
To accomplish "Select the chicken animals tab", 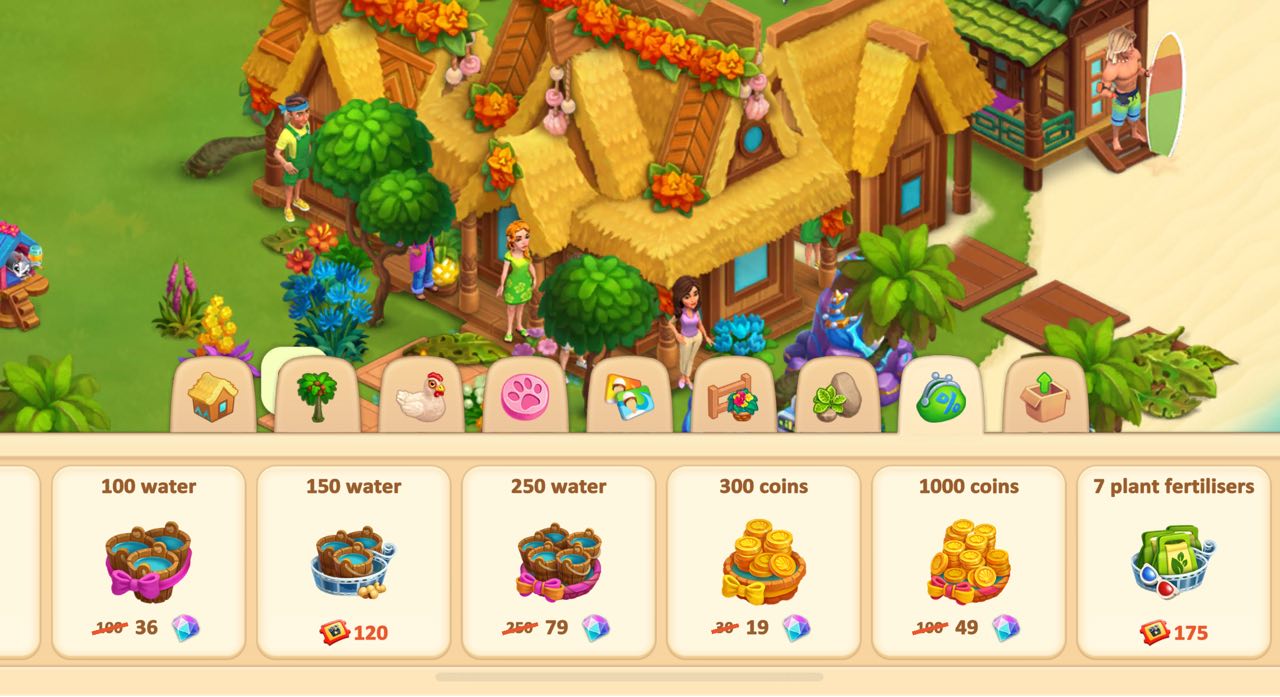I will 421,397.
